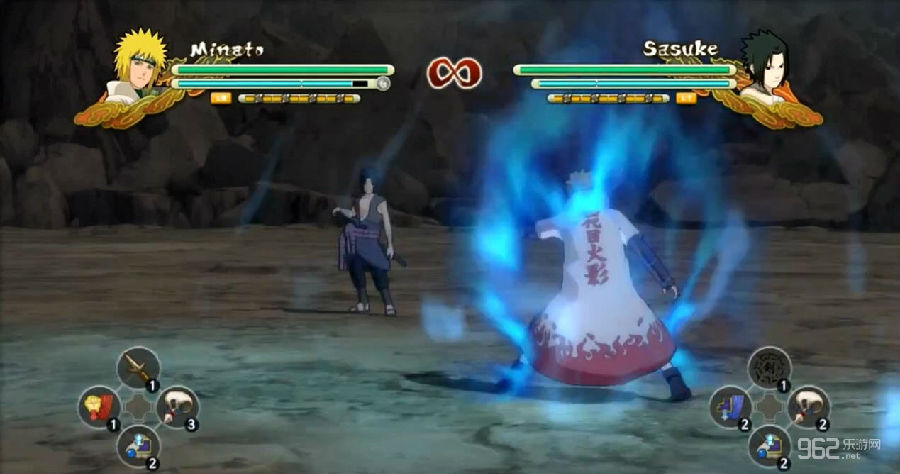Choose Minato's white scroll item with count 3
Viewport: 900px width, 474px height.
coord(177,406)
